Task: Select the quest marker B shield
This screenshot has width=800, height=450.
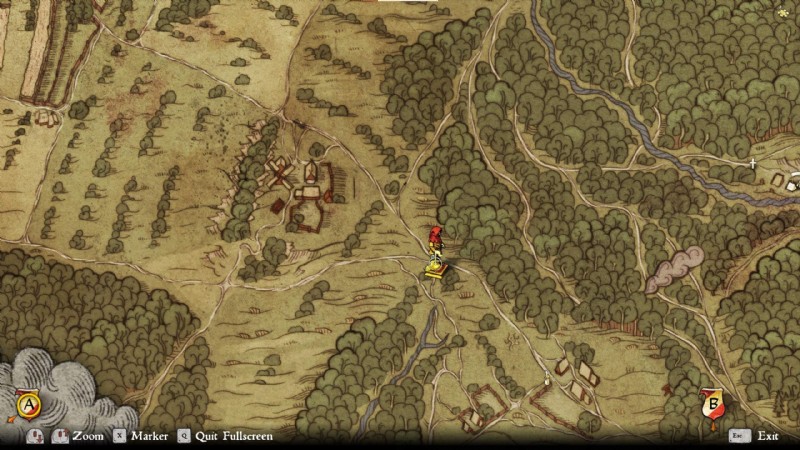Action: [713, 405]
